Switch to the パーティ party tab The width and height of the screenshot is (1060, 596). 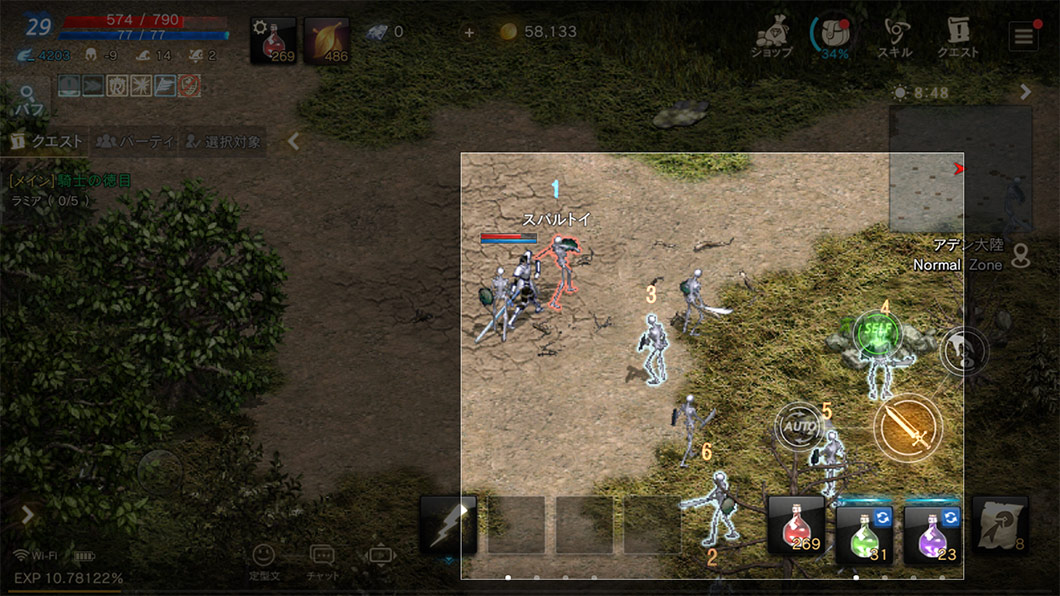(x=134, y=142)
